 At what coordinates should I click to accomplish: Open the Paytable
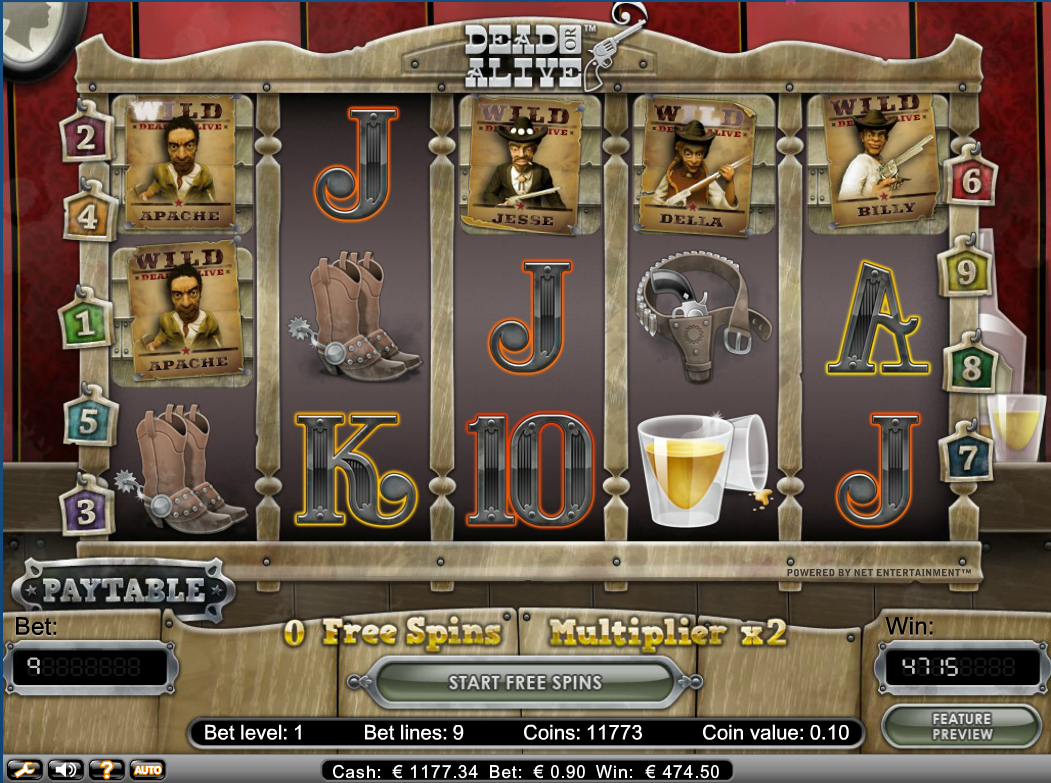123,591
